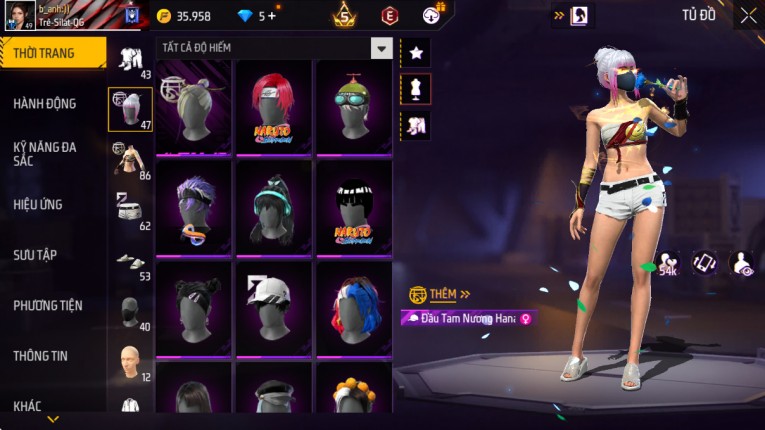The image size is (765, 430).
Task: Open the Hiệu Ứng section
Action: pos(38,204)
